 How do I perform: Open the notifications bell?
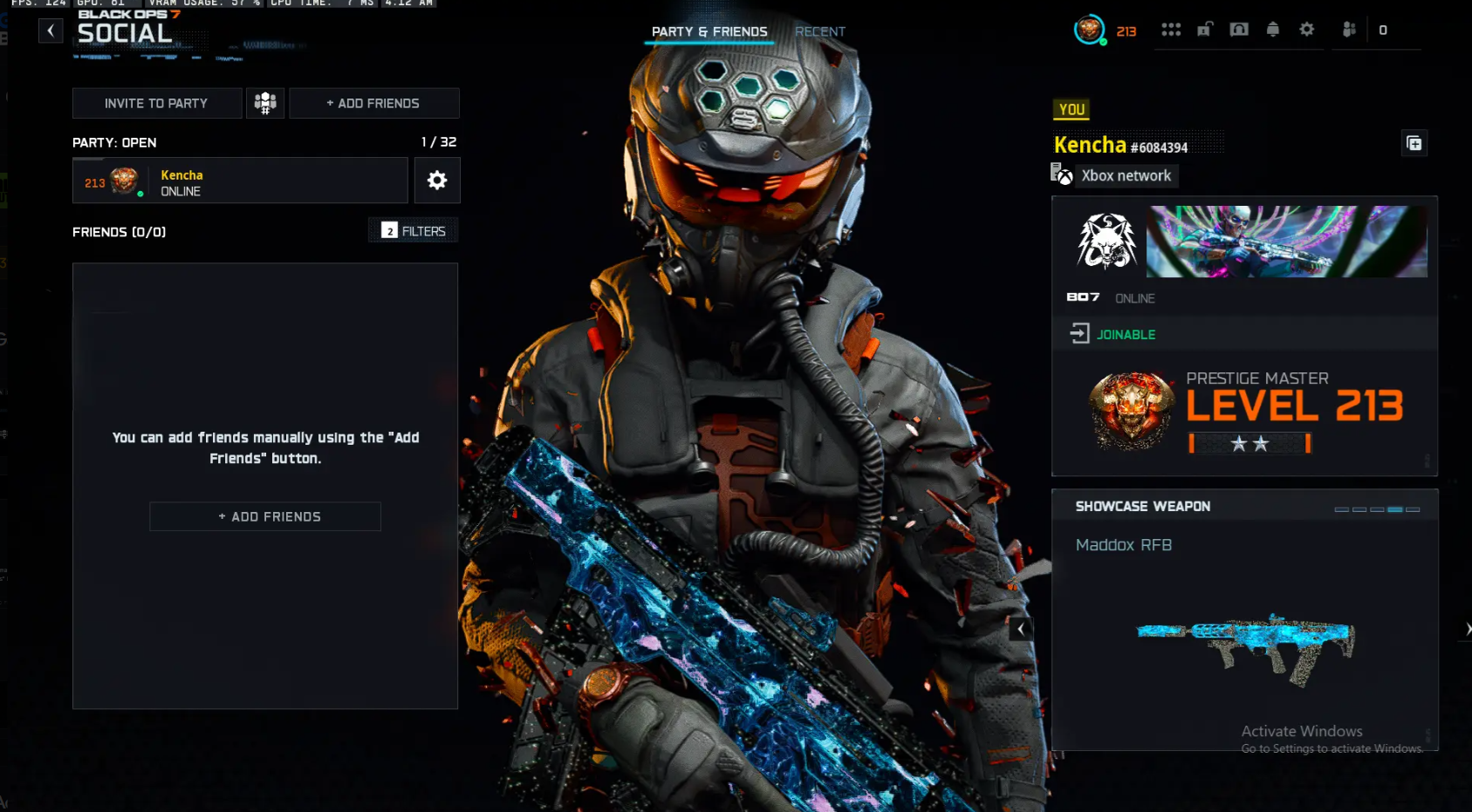[1273, 29]
